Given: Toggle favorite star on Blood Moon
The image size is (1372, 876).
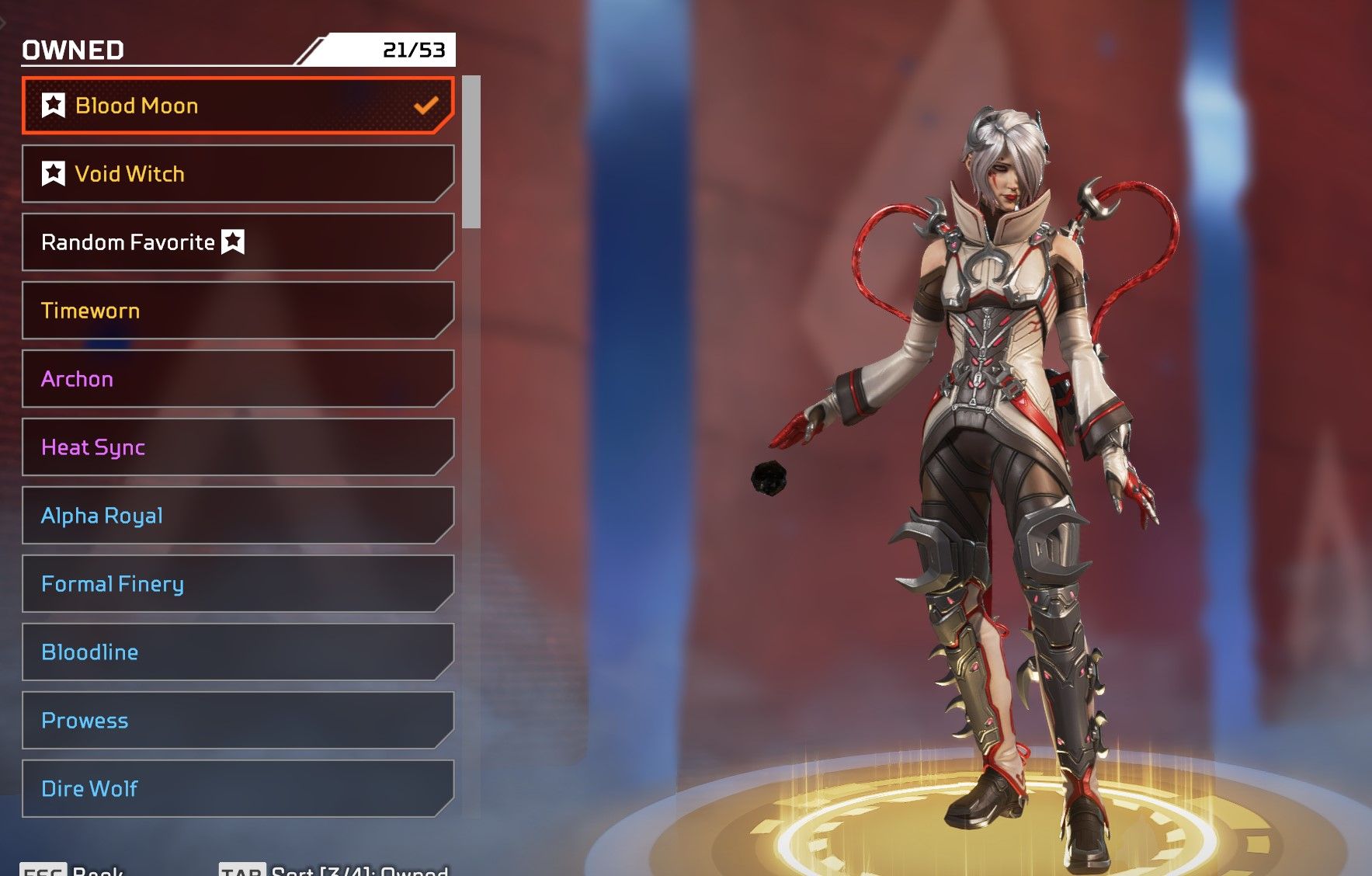Looking at the screenshot, I should coord(54,105).
